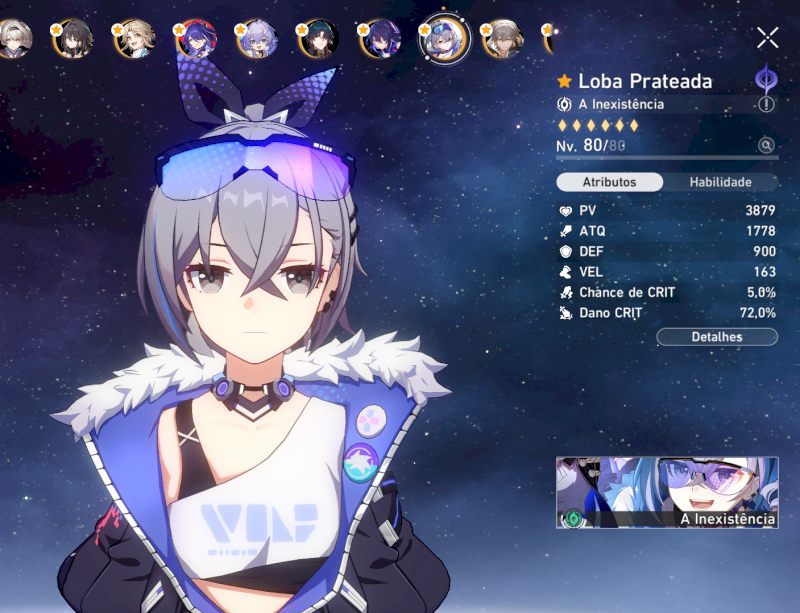Viewport: 800px width, 613px height.
Task: Select the brown-haired portrait right of Loba Prateada
Action: (503, 39)
